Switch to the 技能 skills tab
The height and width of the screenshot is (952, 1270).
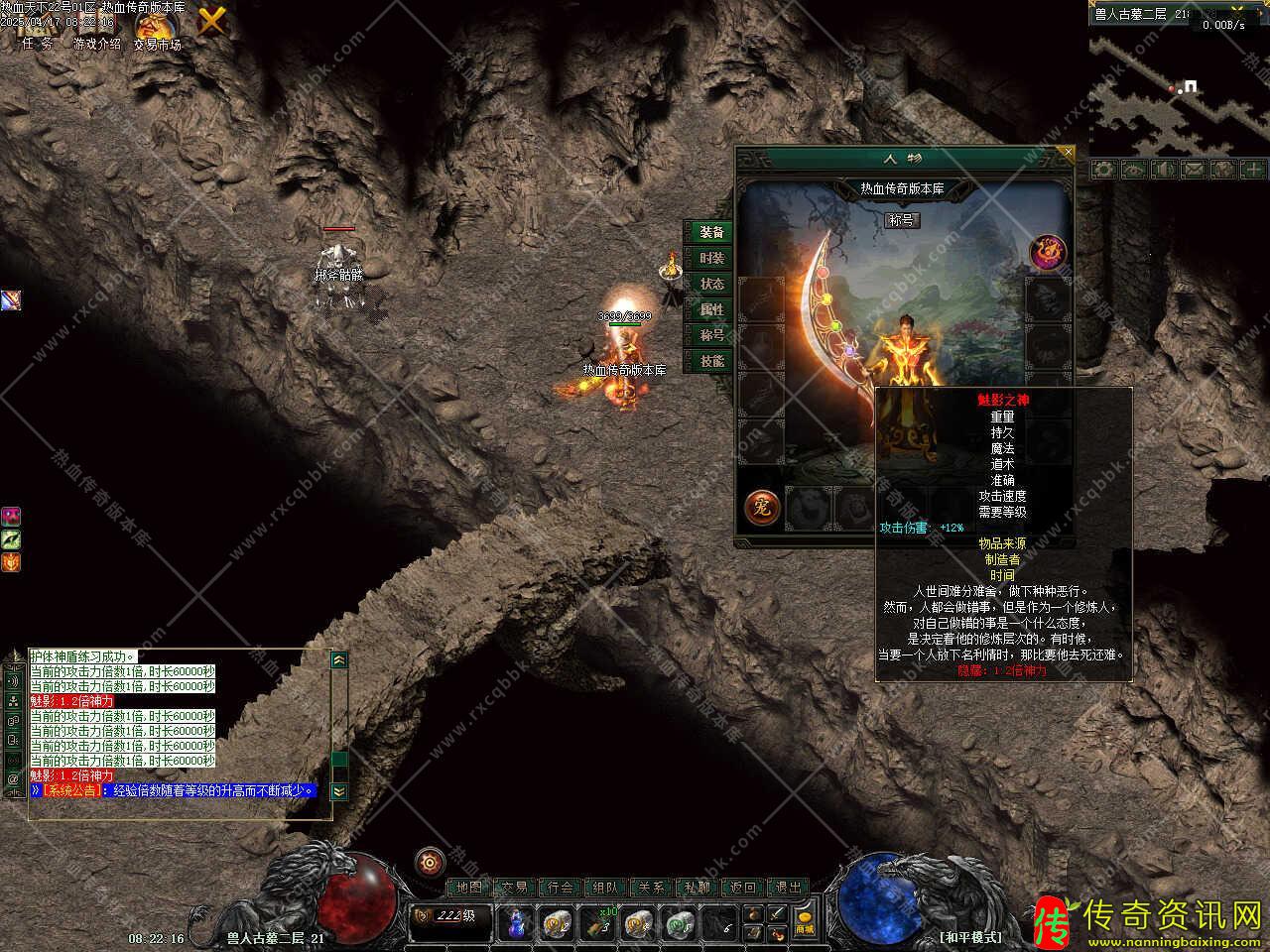(711, 361)
